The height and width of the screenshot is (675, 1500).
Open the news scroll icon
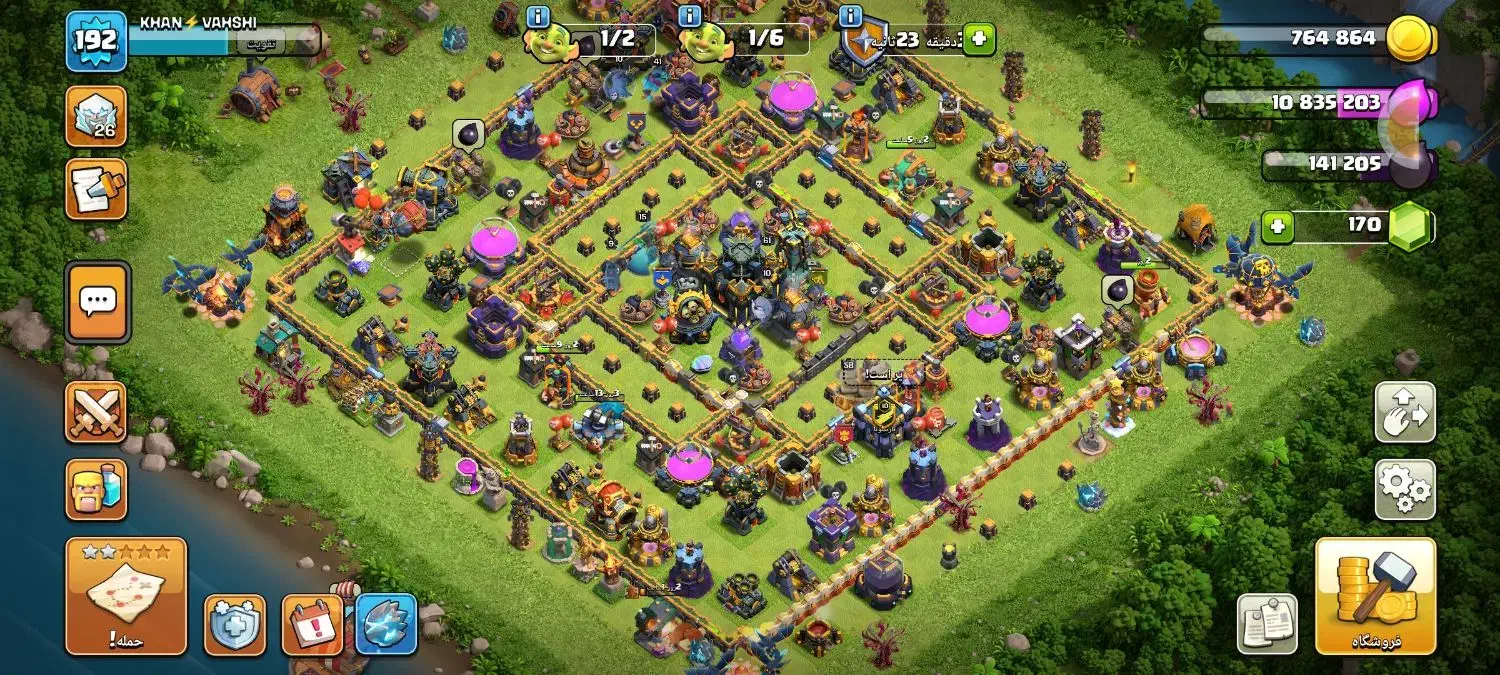tap(96, 188)
